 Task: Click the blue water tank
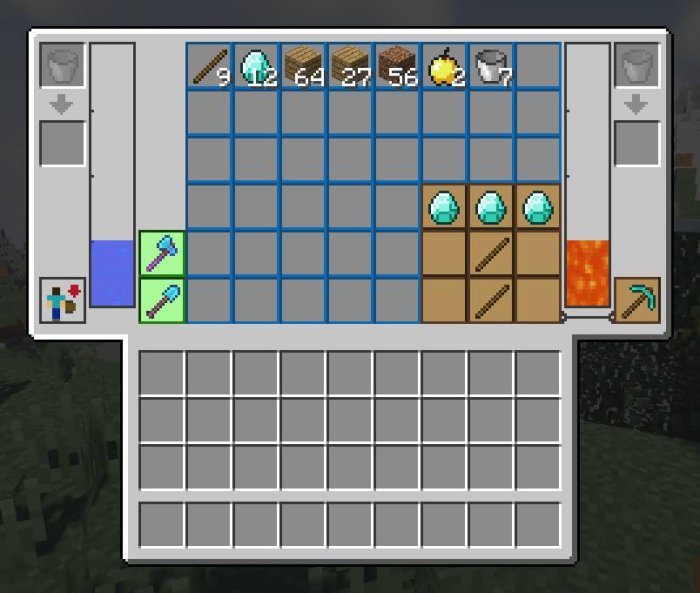tap(112, 273)
